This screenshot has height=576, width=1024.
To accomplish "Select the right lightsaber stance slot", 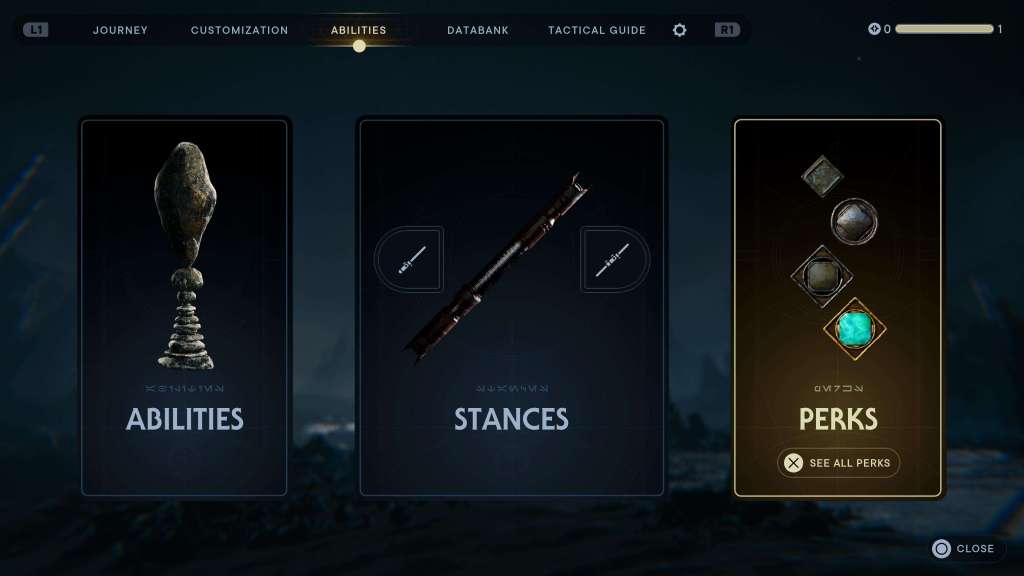I will click(x=613, y=260).
